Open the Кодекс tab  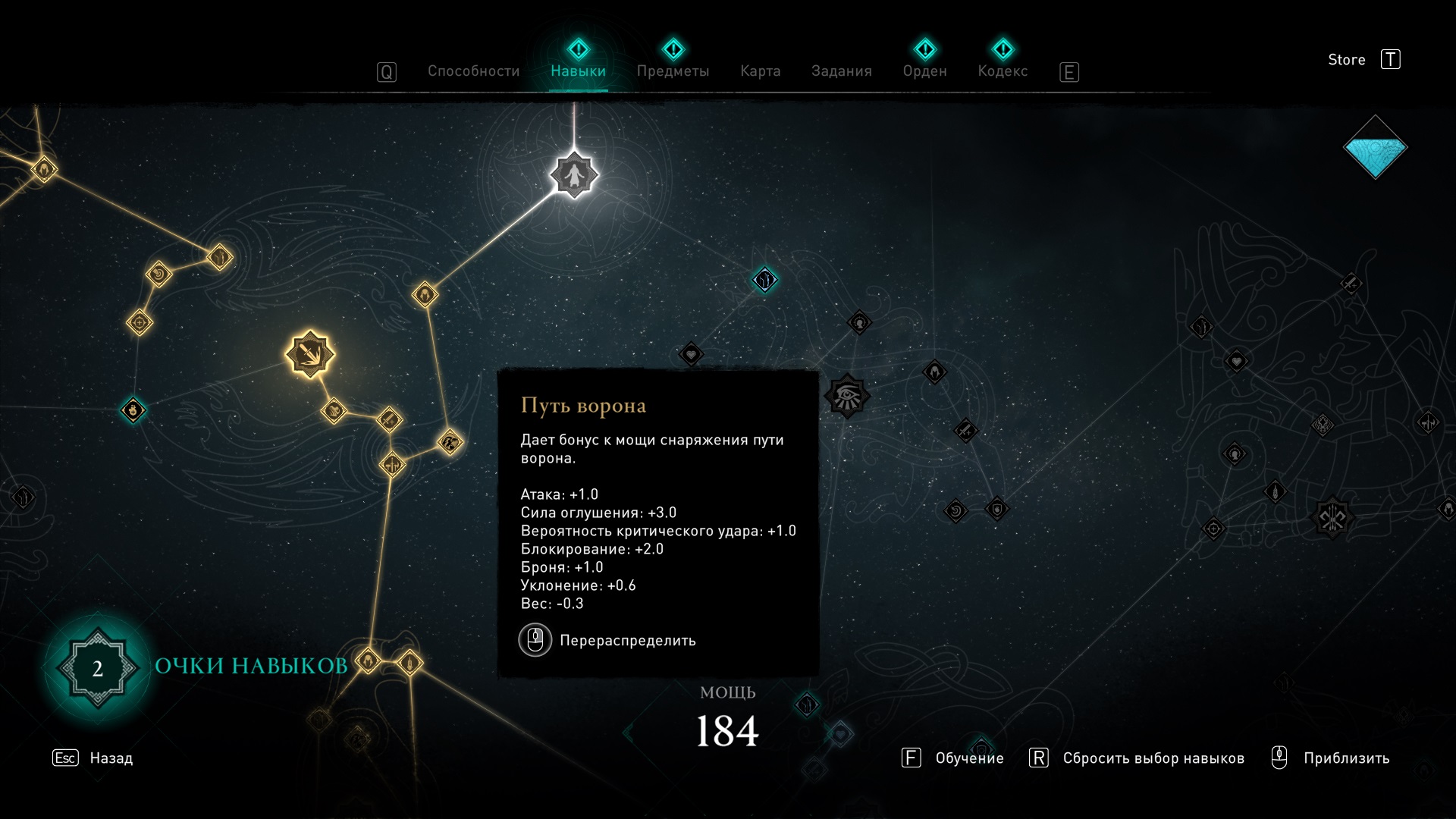pos(1003,71)
